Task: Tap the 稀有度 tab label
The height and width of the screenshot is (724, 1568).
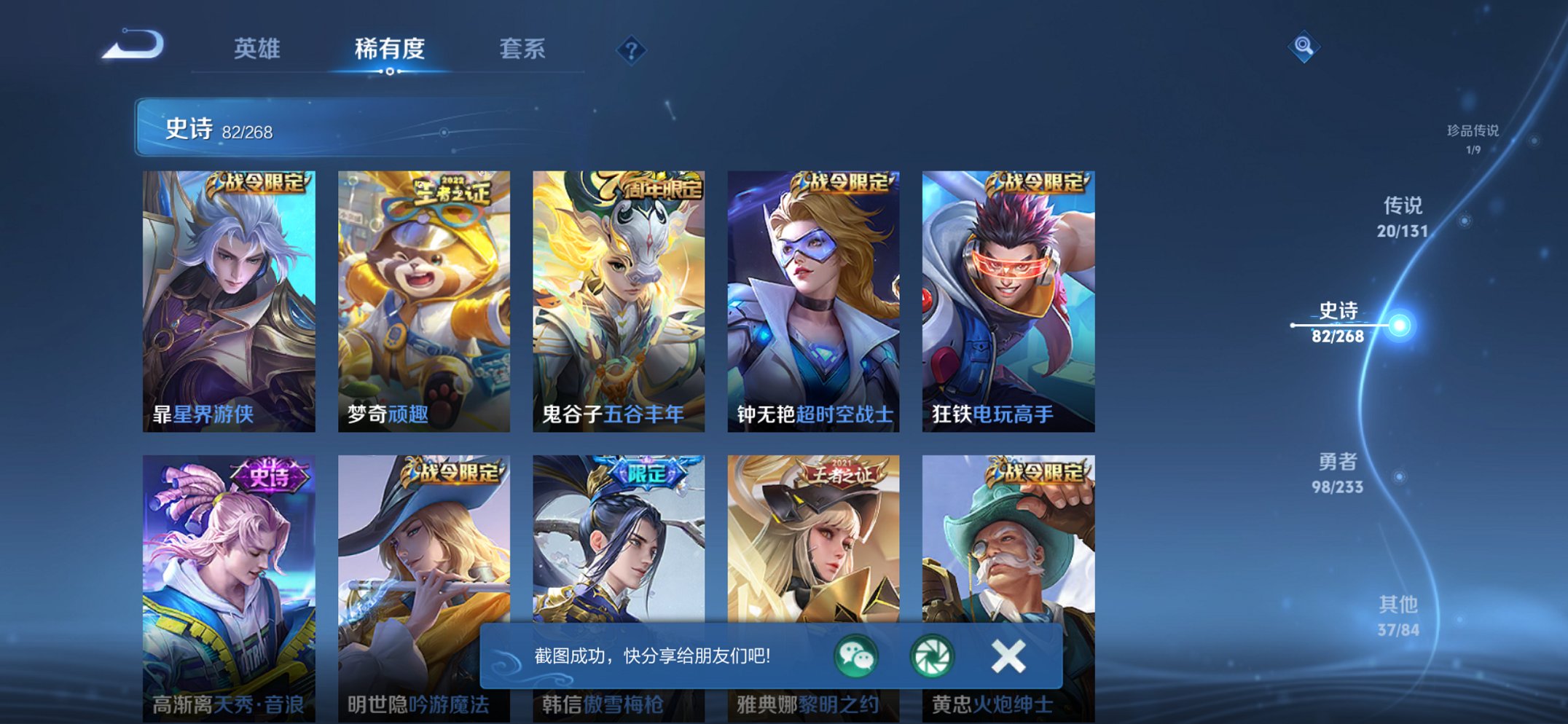Action: tap(389, 48)
